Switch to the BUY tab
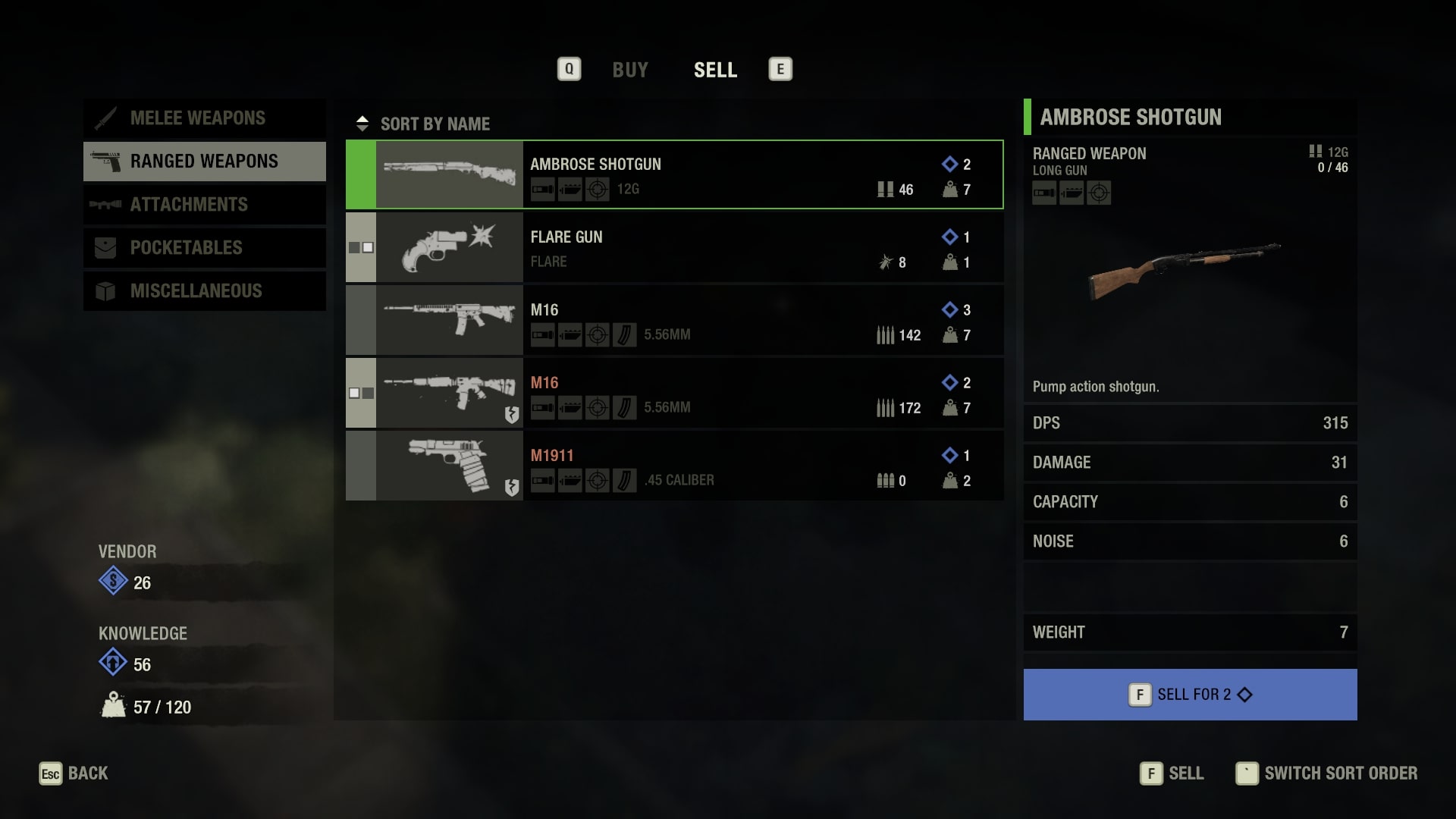 [630, 70]
